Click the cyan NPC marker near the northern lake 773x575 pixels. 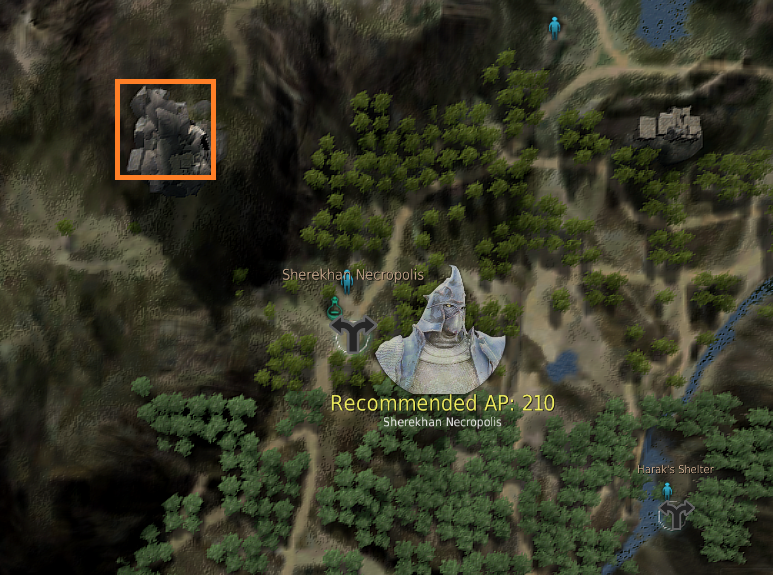tap(555, 27)
